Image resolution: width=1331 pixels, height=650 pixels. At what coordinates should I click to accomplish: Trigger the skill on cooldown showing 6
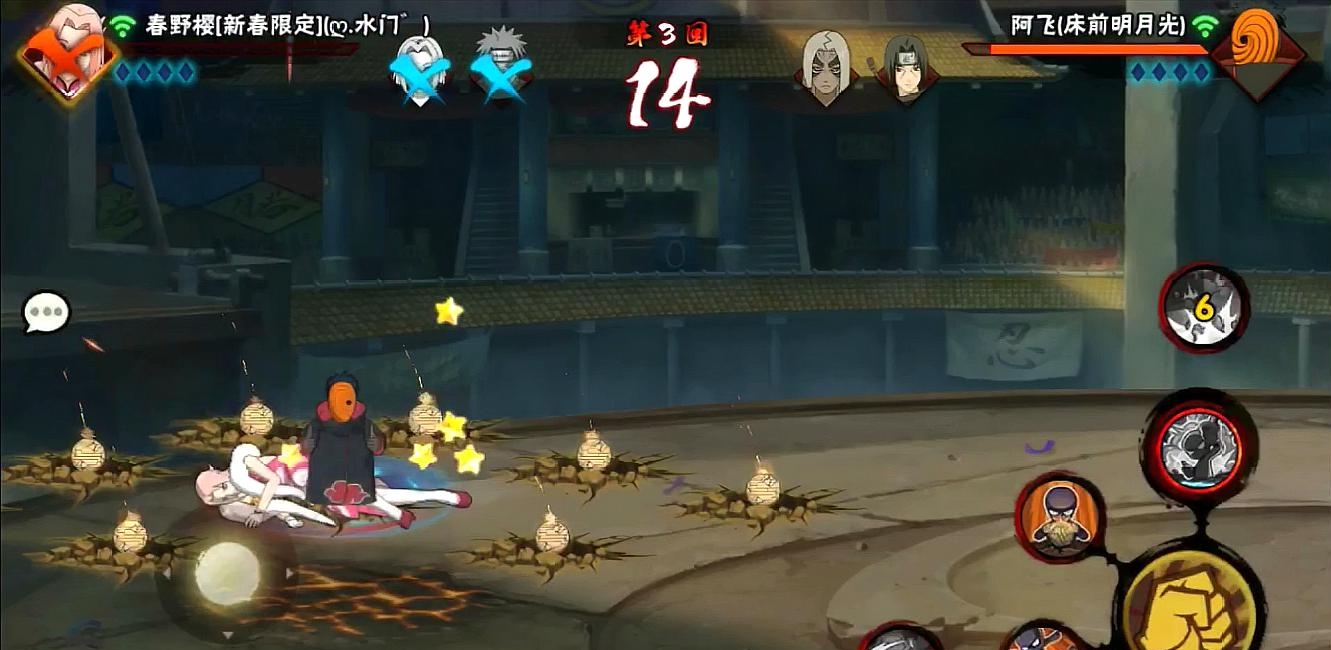(x=1204, y=308)
